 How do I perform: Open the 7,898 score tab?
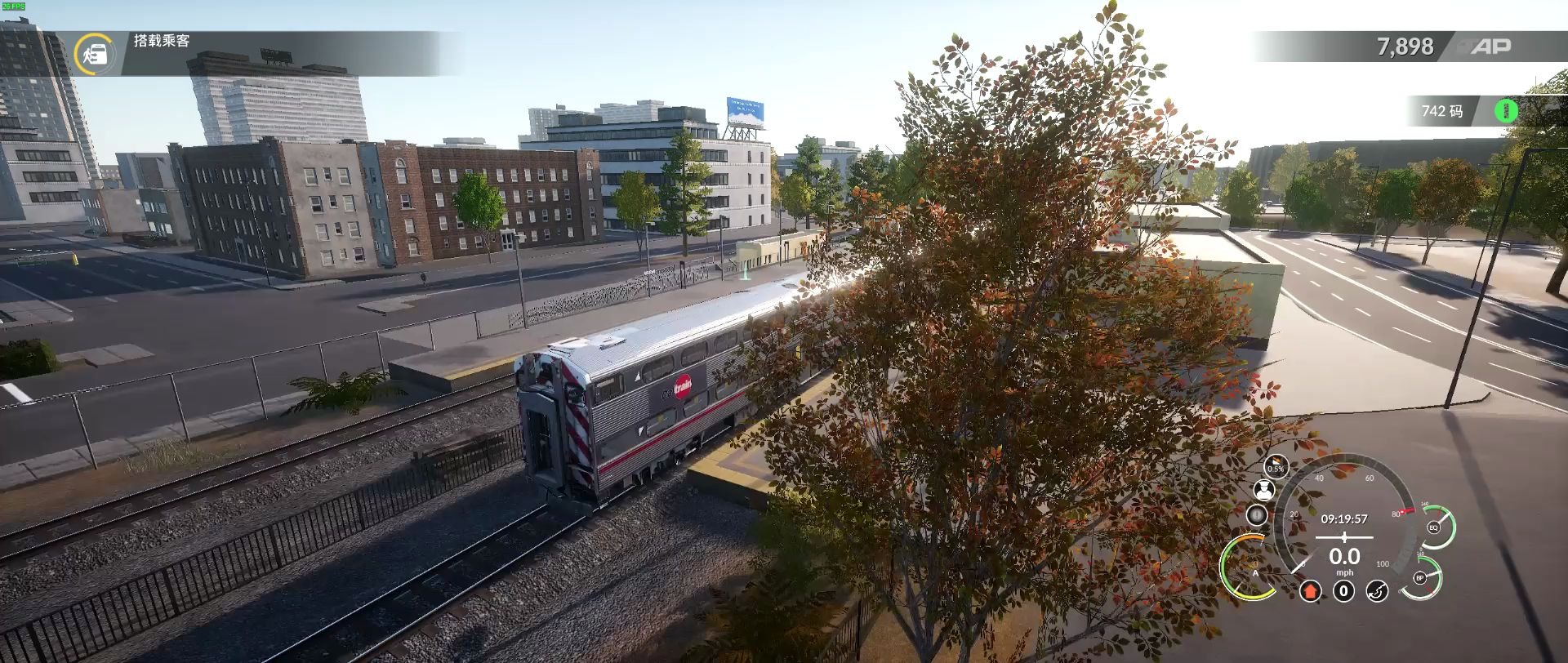tap(1407, 47)
